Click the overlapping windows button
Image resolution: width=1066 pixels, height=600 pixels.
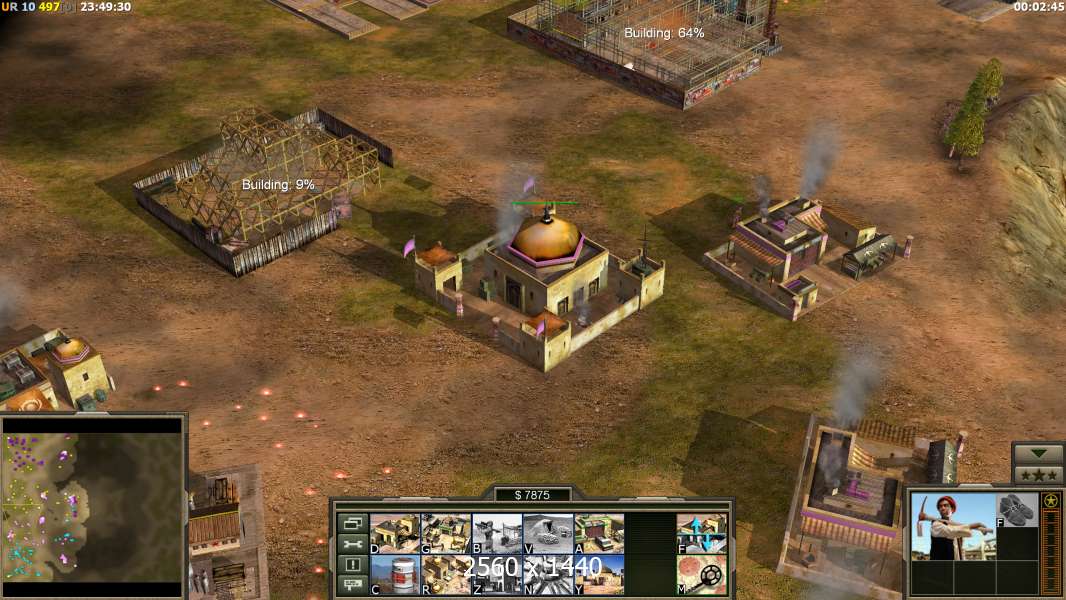[x=351, y=523]
